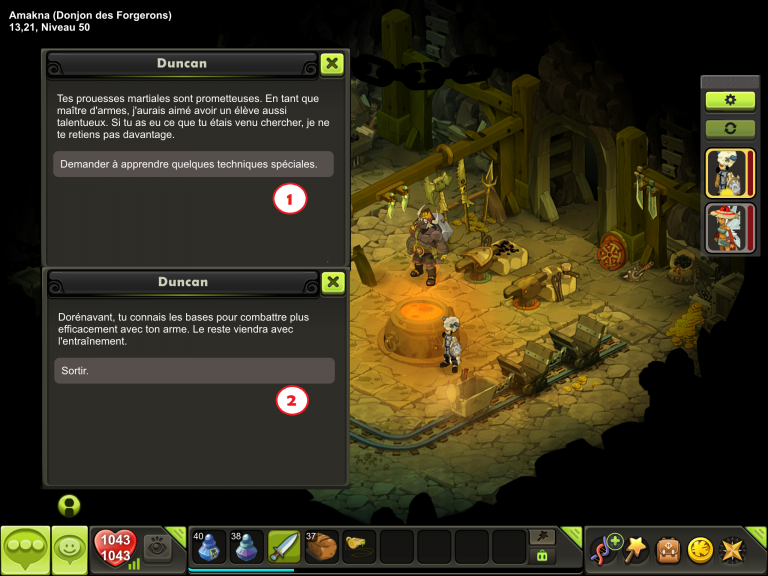
Task: Choose 'Demander à apprendre quelques techniques spéciales'
Action: (193, 164)
